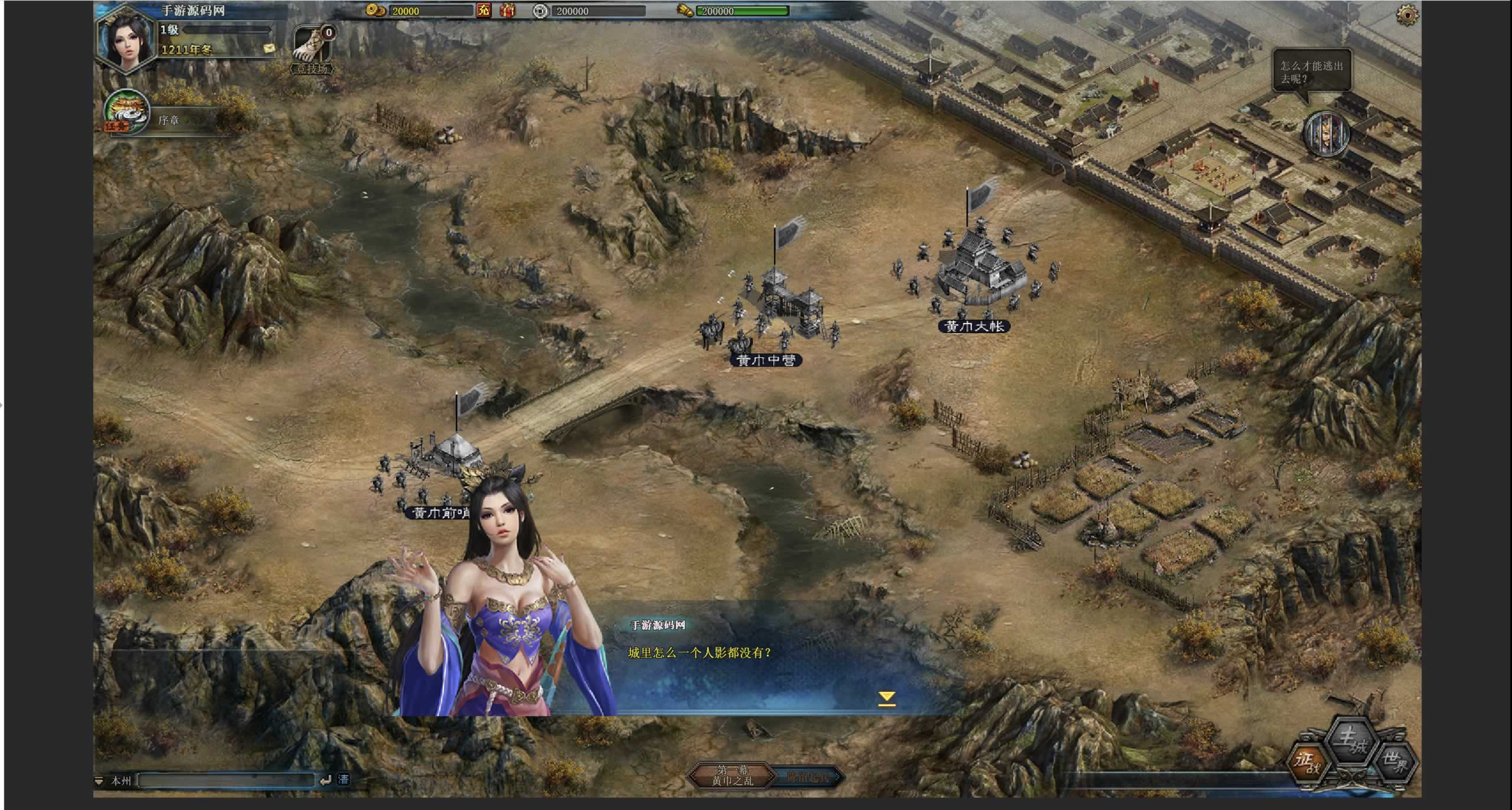Open the red gift box icon

507,11
